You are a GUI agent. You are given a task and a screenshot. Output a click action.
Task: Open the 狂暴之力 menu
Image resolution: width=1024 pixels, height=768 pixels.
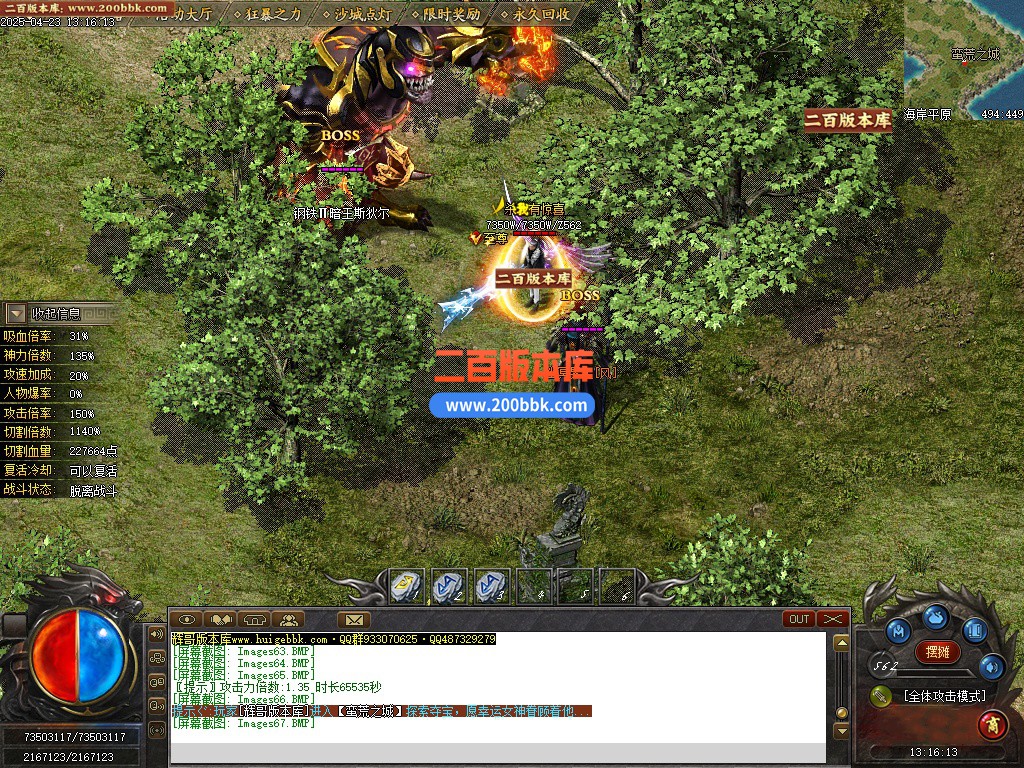pyautogui.click(x=273, y=15)
